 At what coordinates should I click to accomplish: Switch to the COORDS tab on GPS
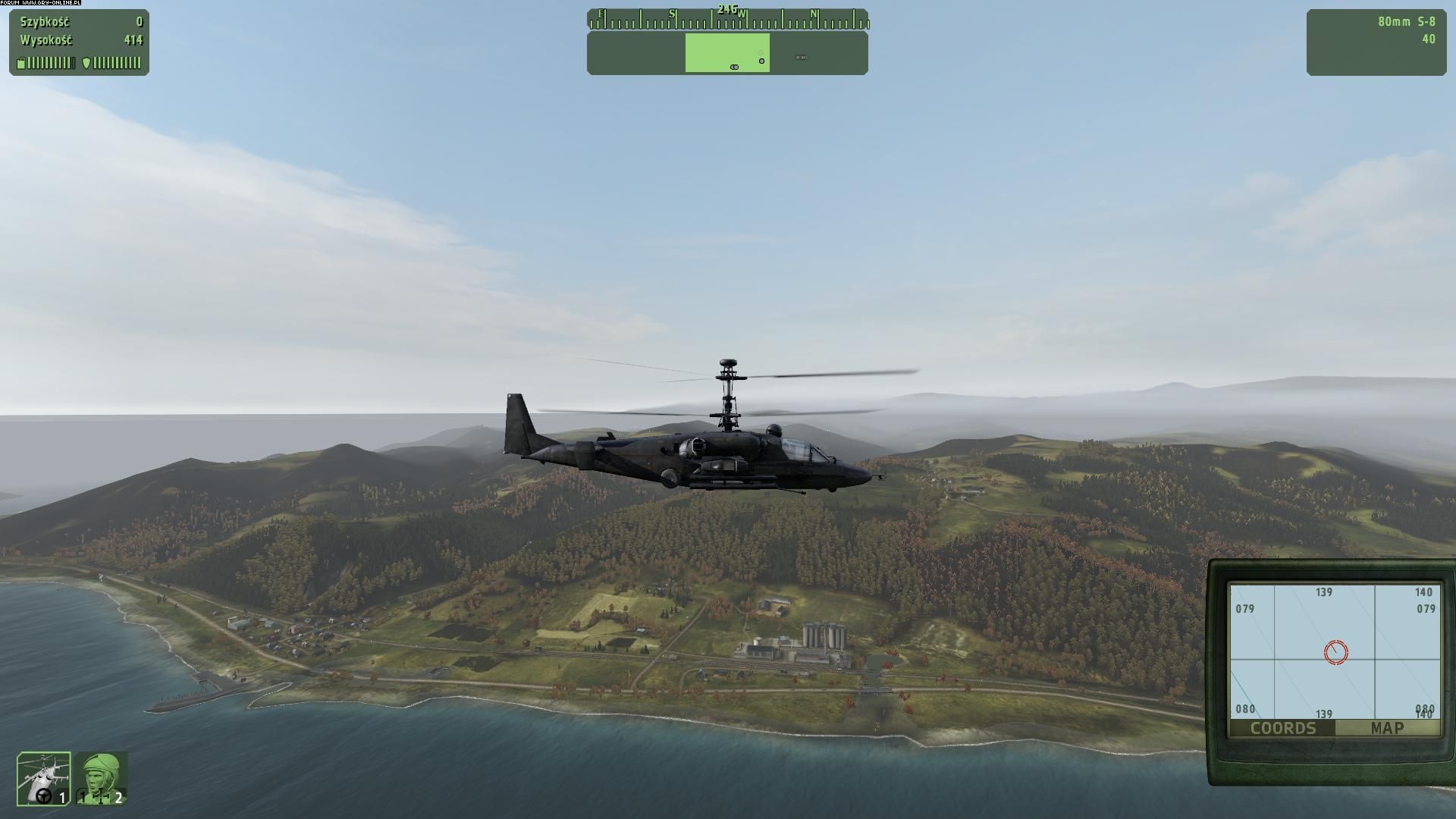point(1282,728)
